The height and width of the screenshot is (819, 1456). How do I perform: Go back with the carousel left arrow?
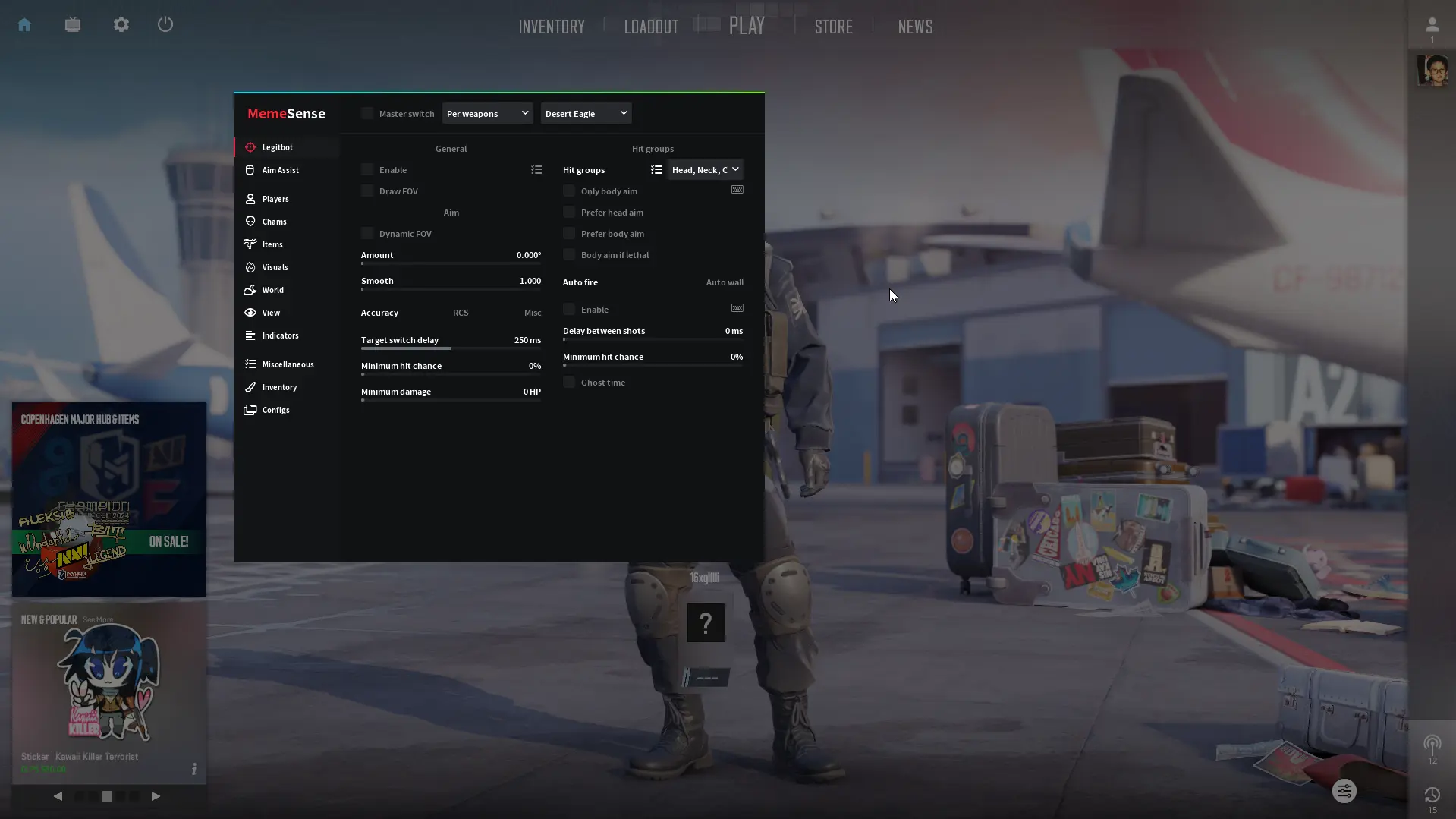tap(58, 796)
